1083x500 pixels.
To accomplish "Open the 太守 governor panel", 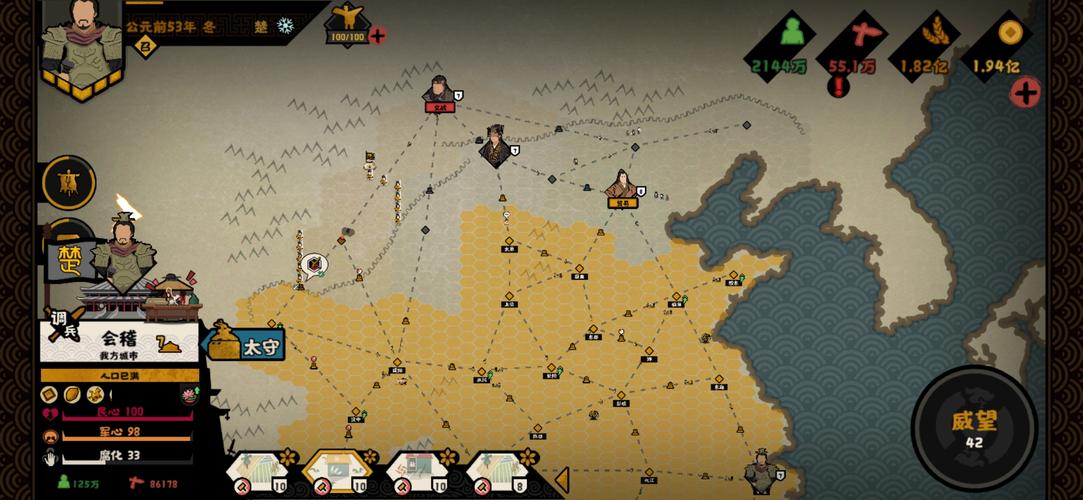I will [x=247, y=344].
